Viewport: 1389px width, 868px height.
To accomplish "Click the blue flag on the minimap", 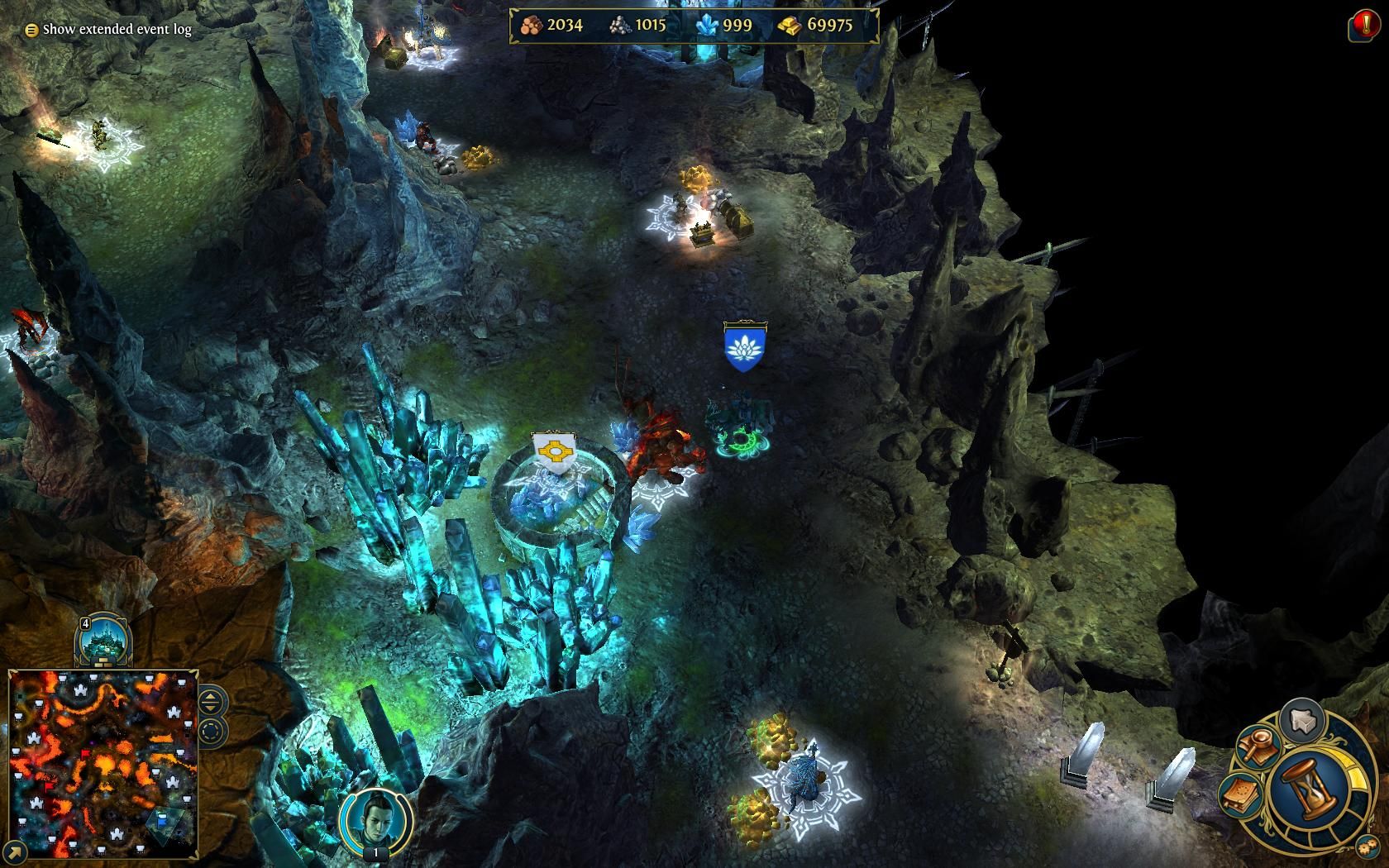I will [162, 819].
